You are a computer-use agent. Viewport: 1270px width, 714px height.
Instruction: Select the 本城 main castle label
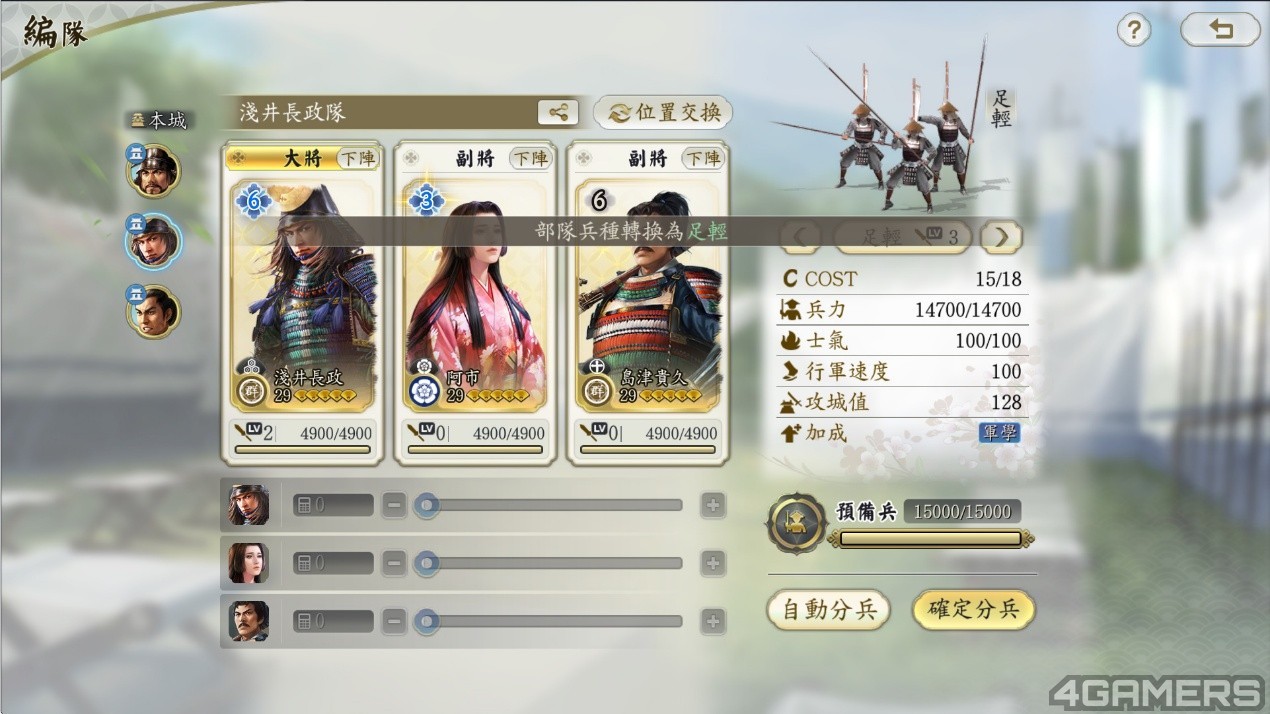click(159, 120)
